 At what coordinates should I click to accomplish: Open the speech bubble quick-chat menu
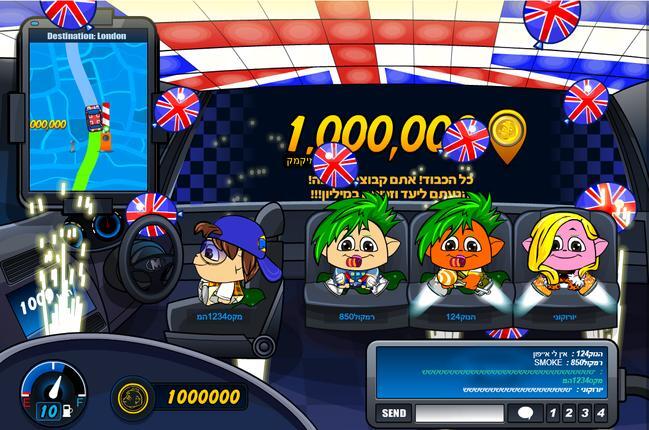pos(525,413)
